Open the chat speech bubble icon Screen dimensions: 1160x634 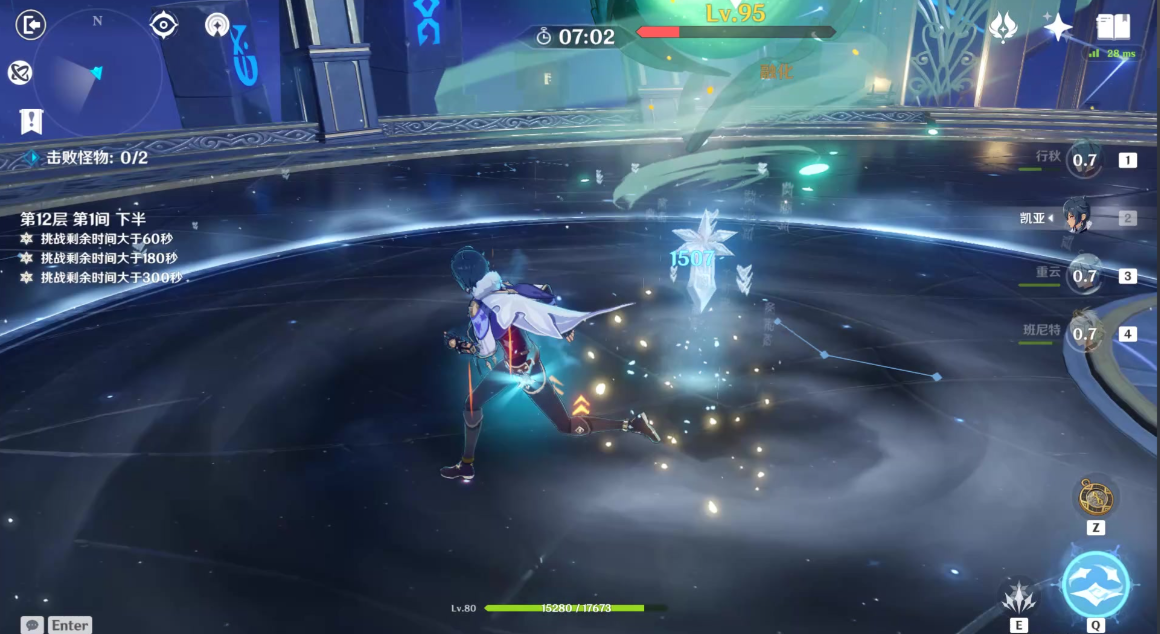tap(33, 625)
